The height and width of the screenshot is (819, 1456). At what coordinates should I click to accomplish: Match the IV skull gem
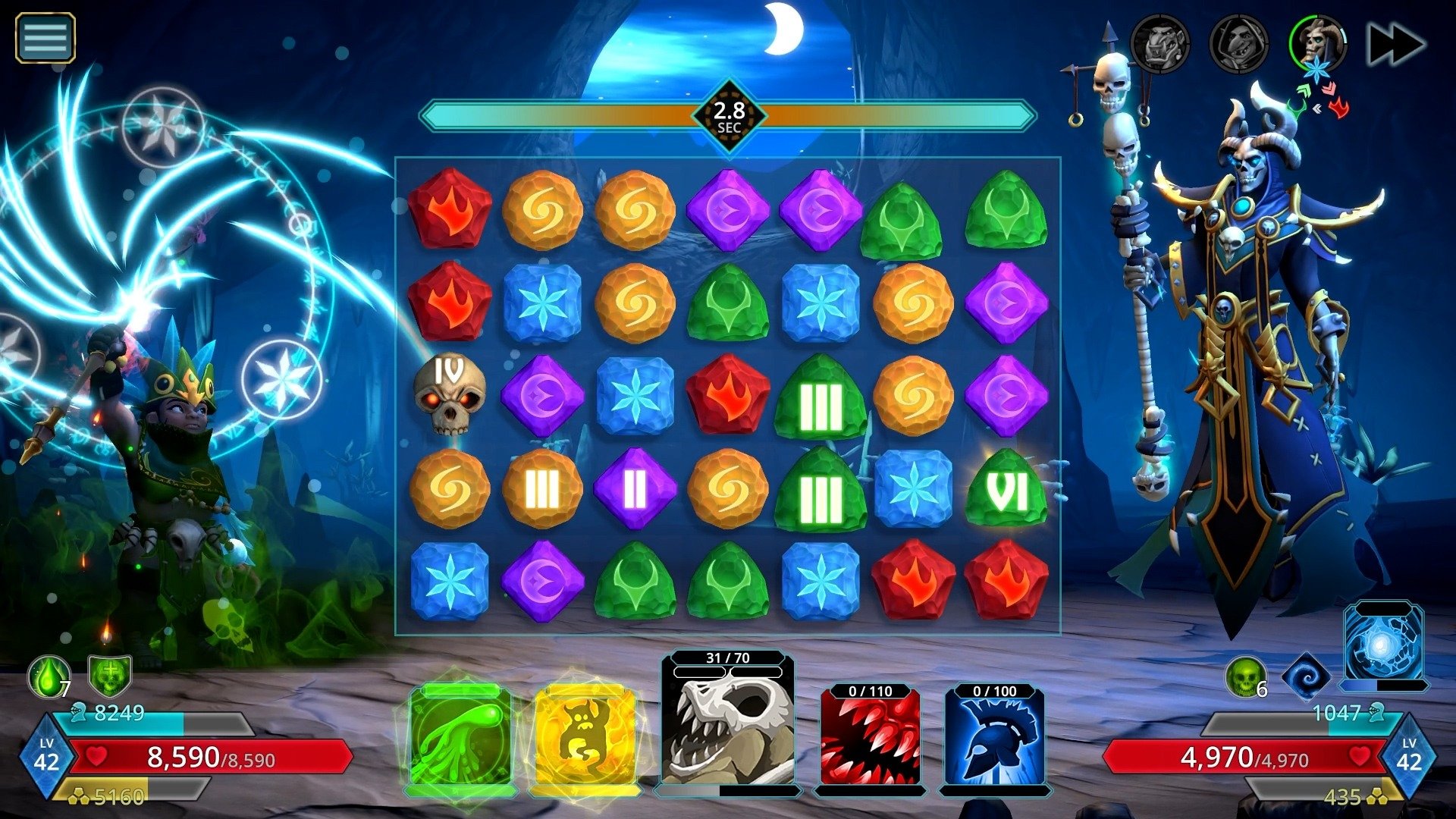point(449,397)
